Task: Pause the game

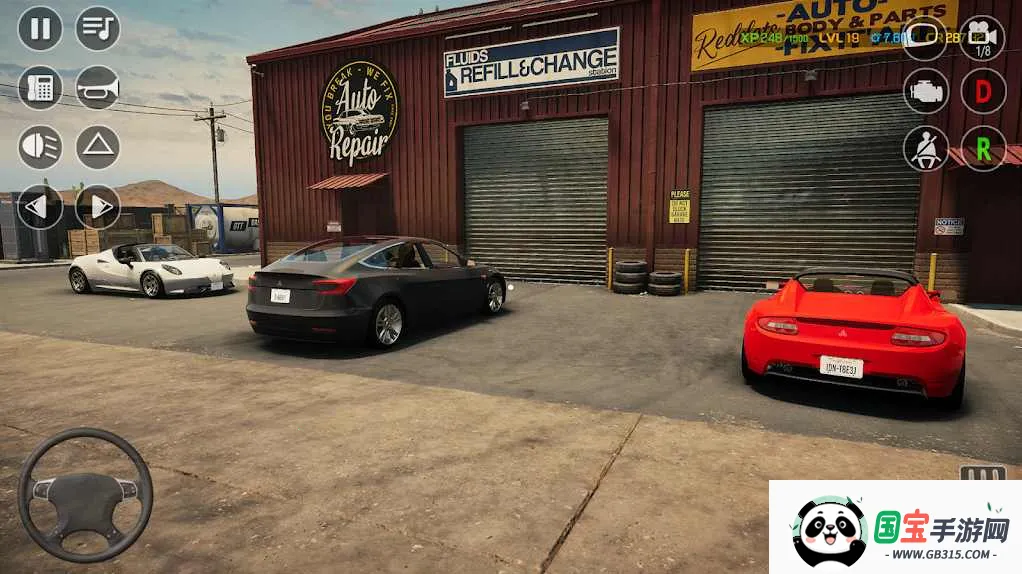Action: click(40, 28)
